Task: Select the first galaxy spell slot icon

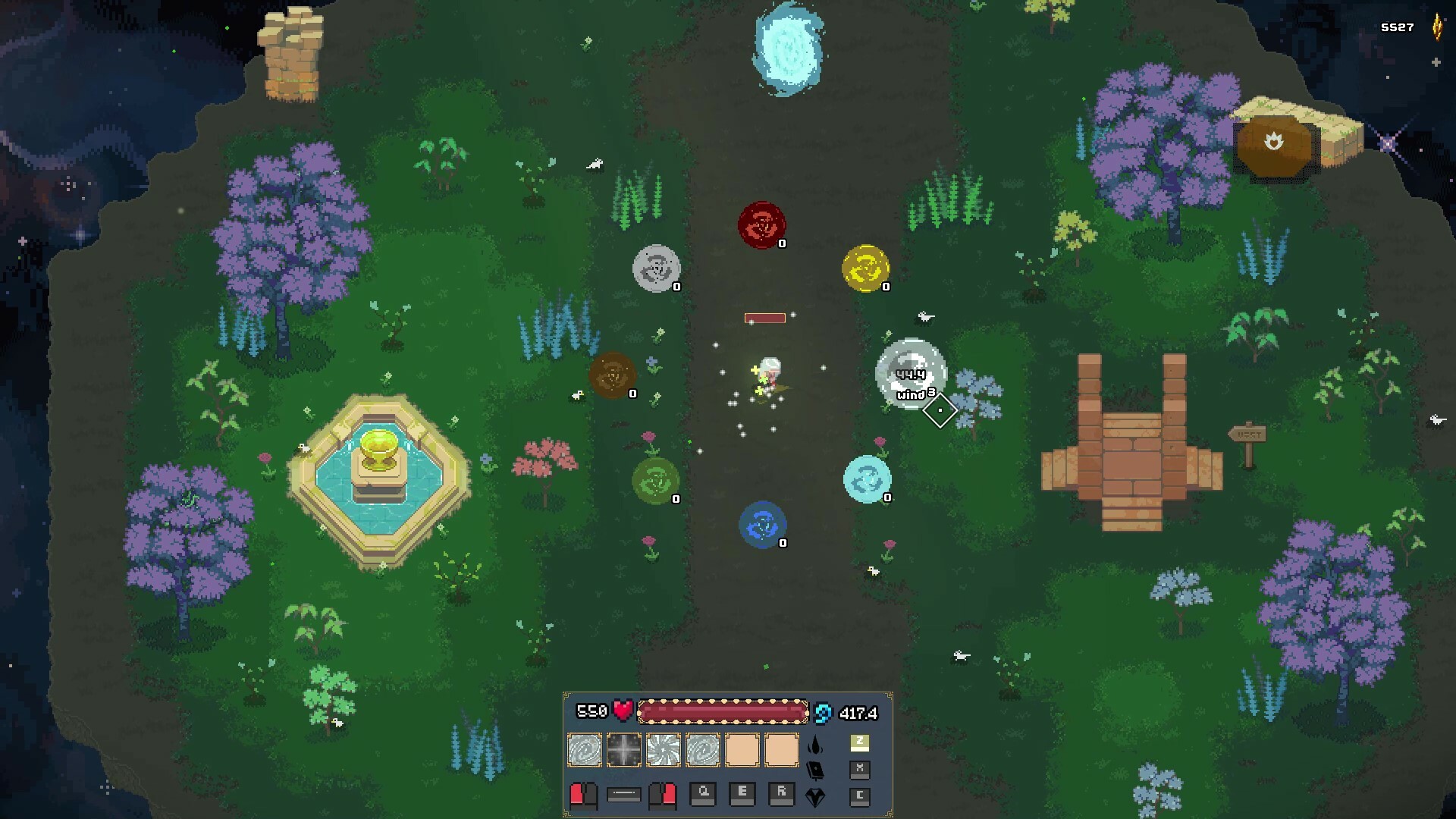Action: pyautogui.click(x=584, y=748)
